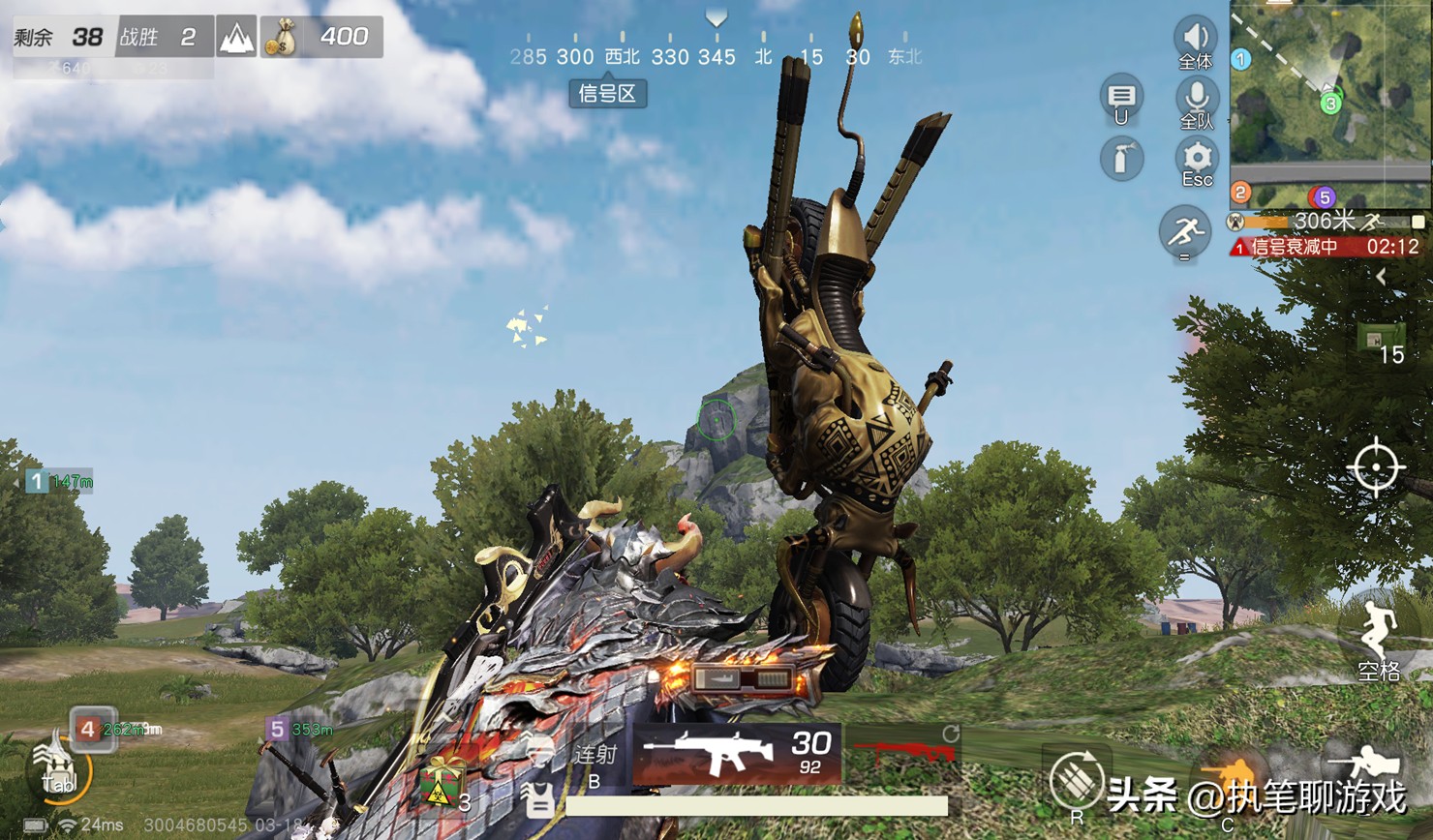Select the primary white rifle slot
1433x840 pixels.
(x=736, y=753)
